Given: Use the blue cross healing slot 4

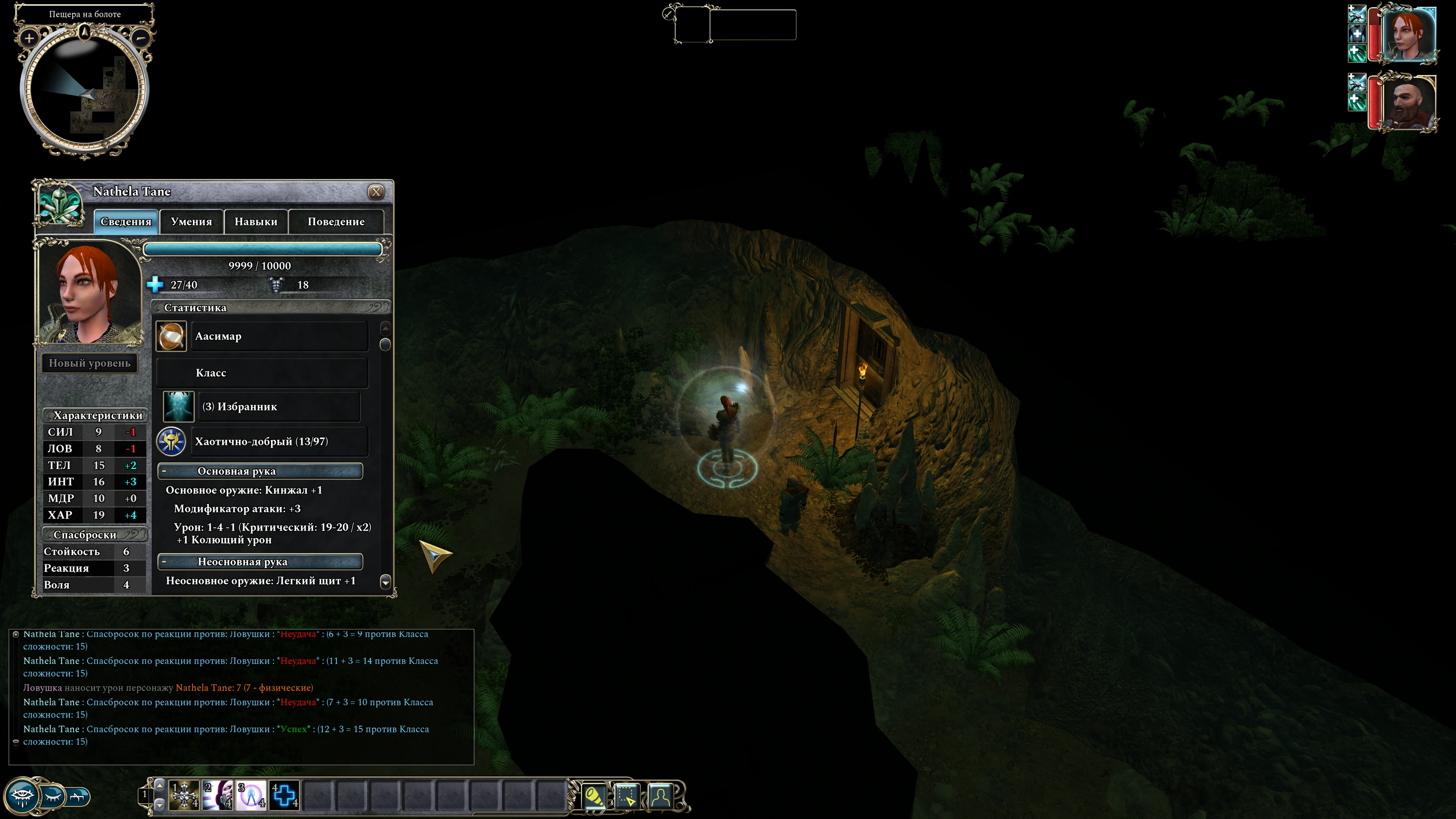Looking at the screenshot, I should (284, 795).
